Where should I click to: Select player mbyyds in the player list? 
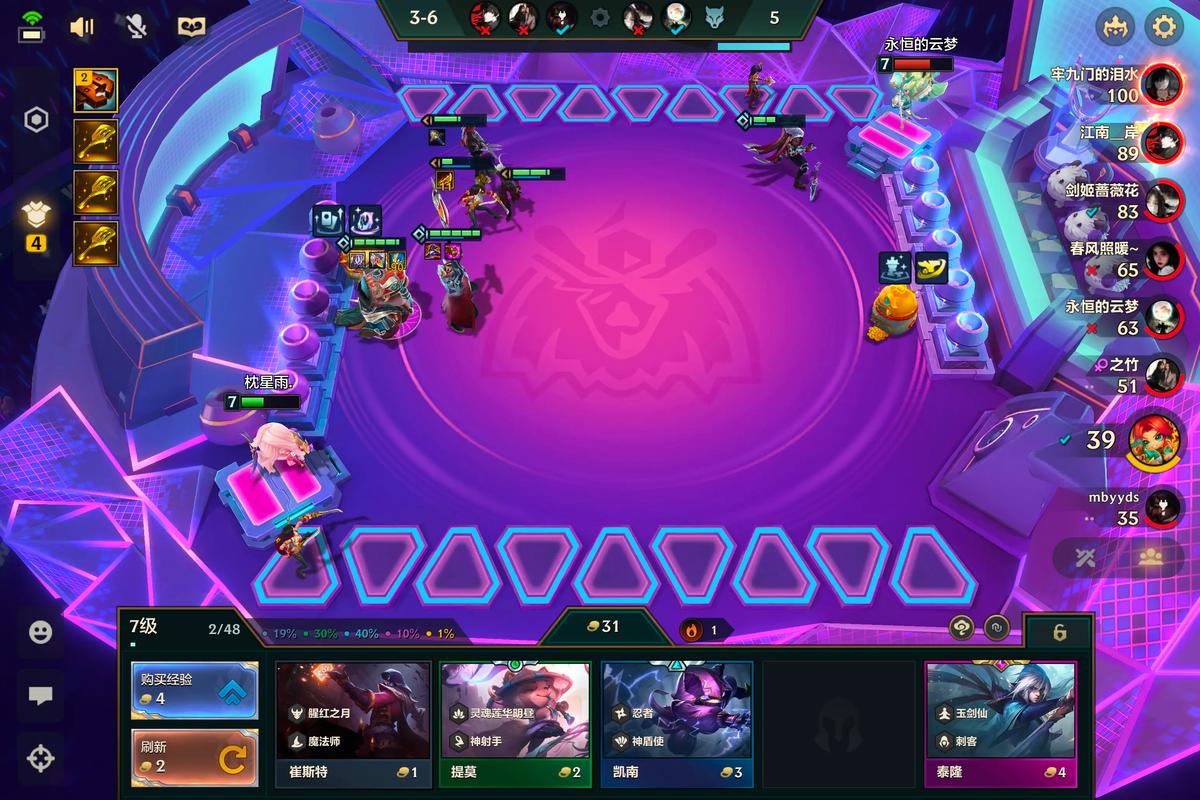click(x=1161, y=507)
